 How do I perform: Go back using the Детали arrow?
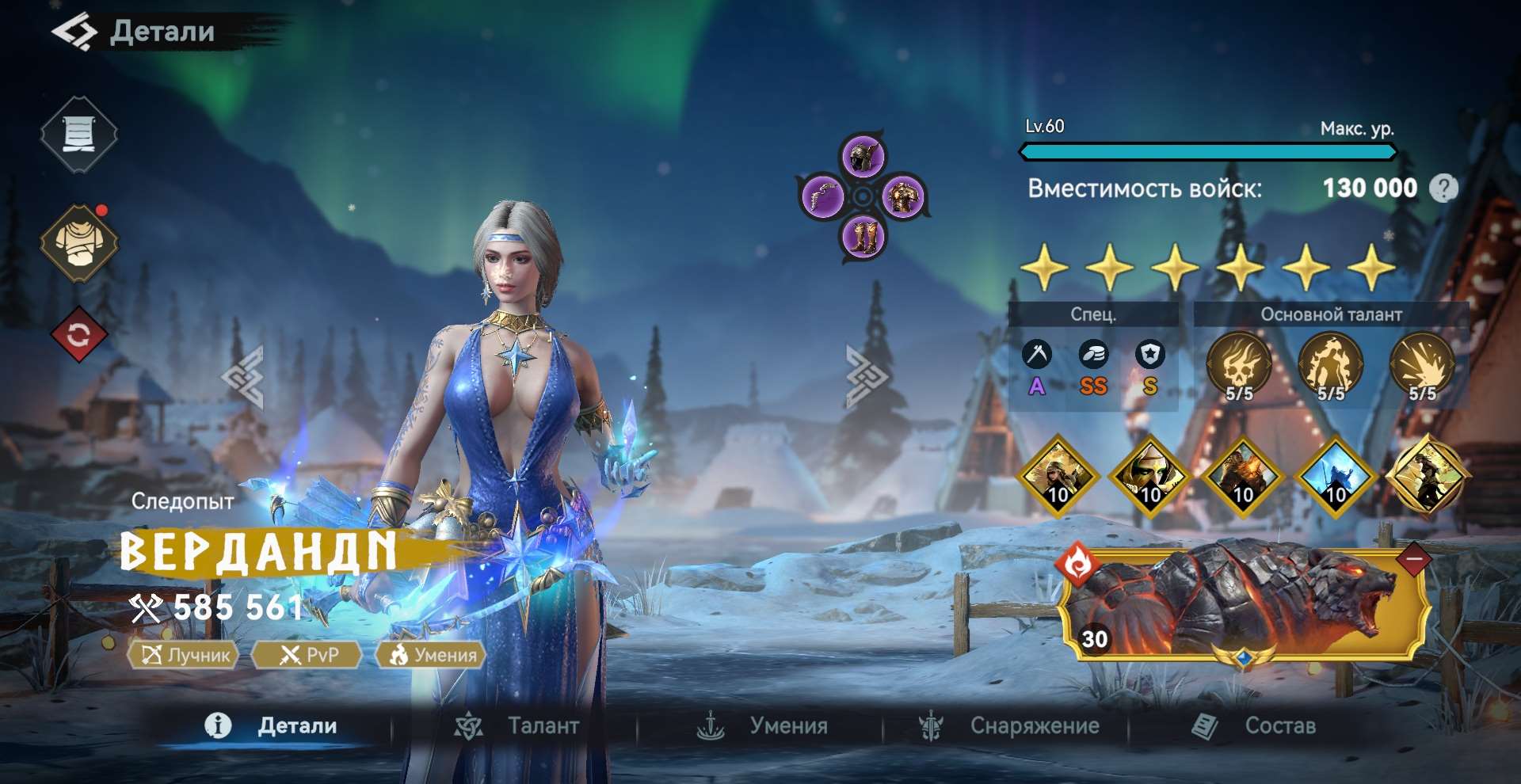coord(74,32)
